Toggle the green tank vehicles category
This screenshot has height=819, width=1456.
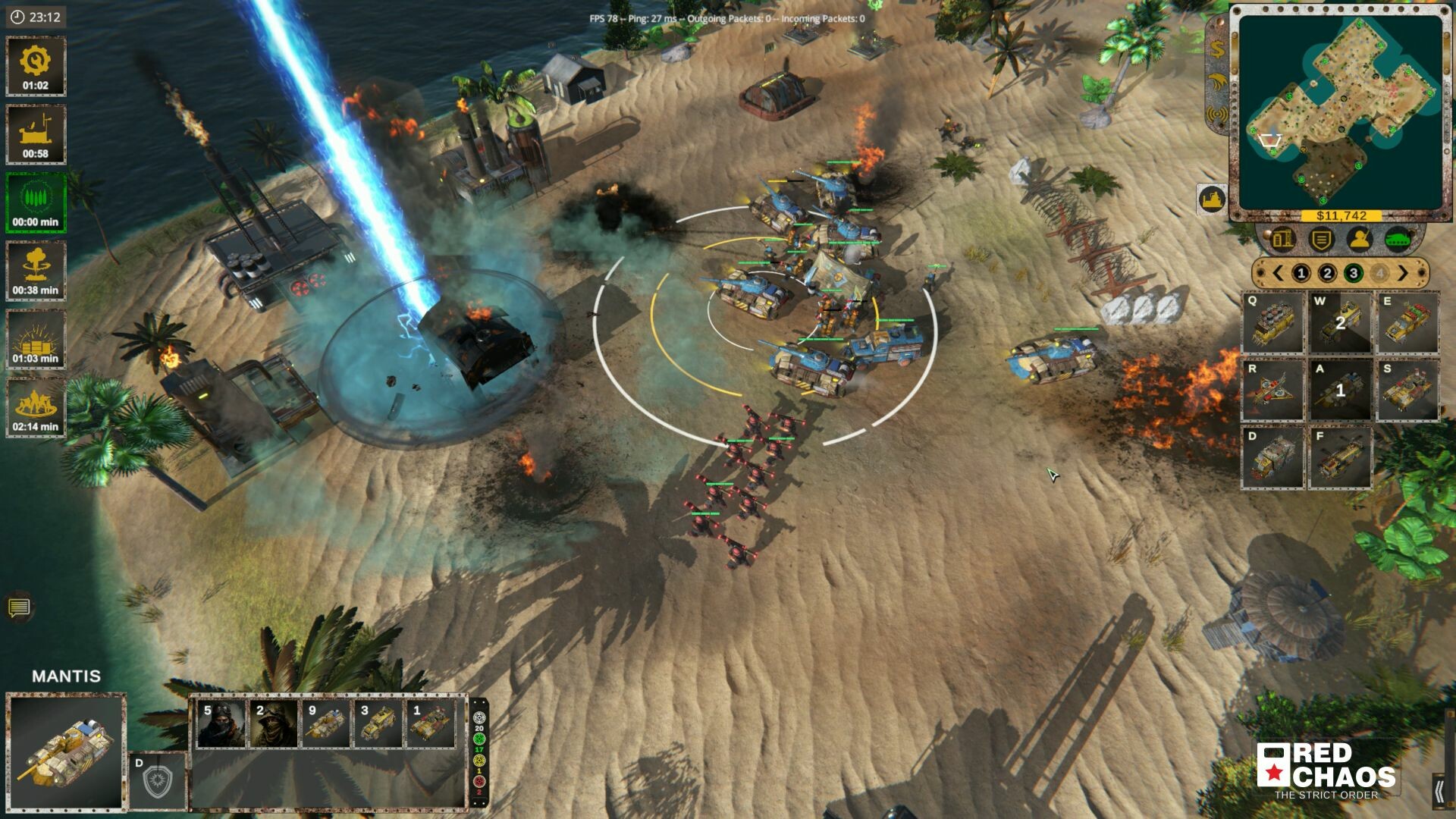pyautogui.click(x=1398, y=238)
